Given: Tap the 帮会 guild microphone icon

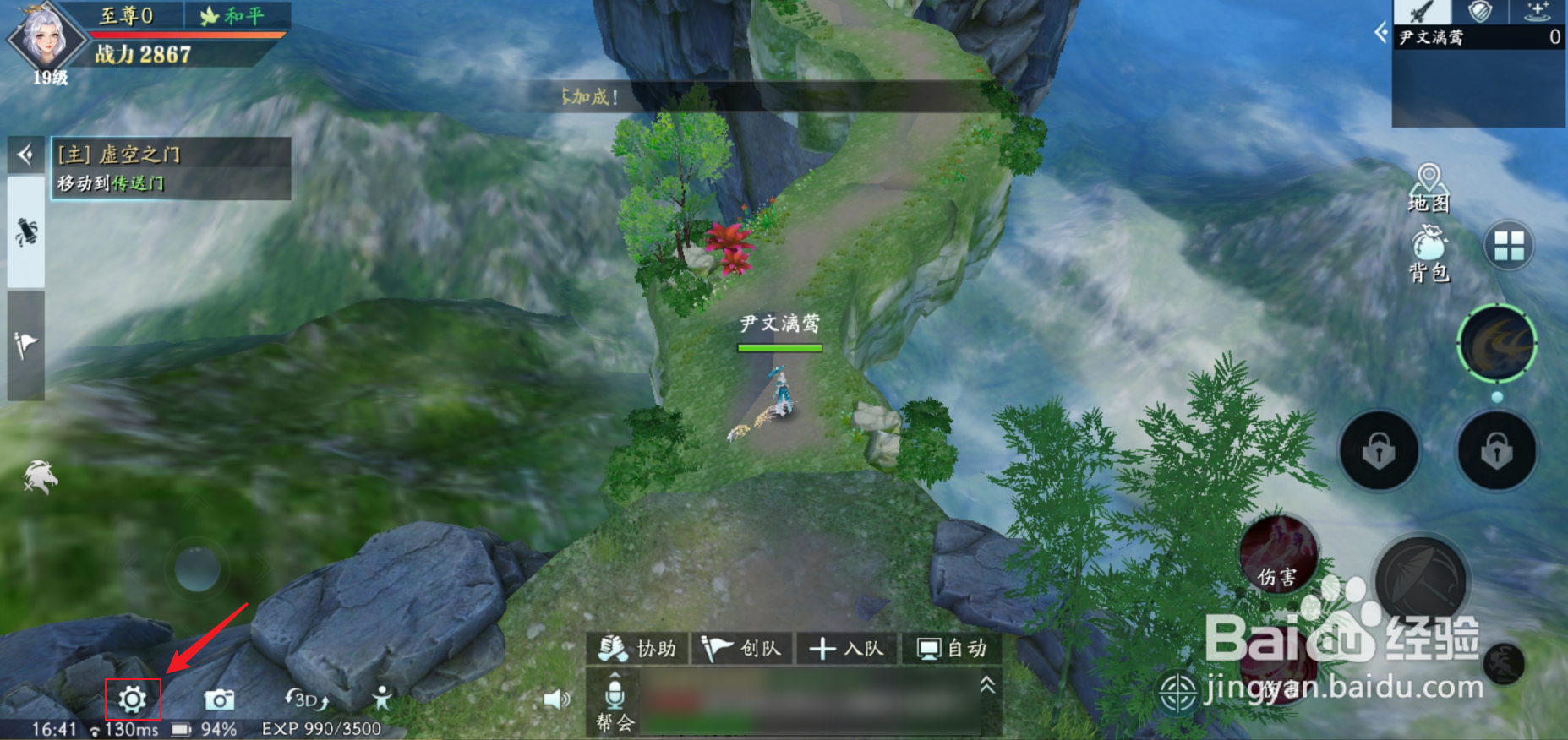Looking at the screenshot, I should [x=615, y=697].
